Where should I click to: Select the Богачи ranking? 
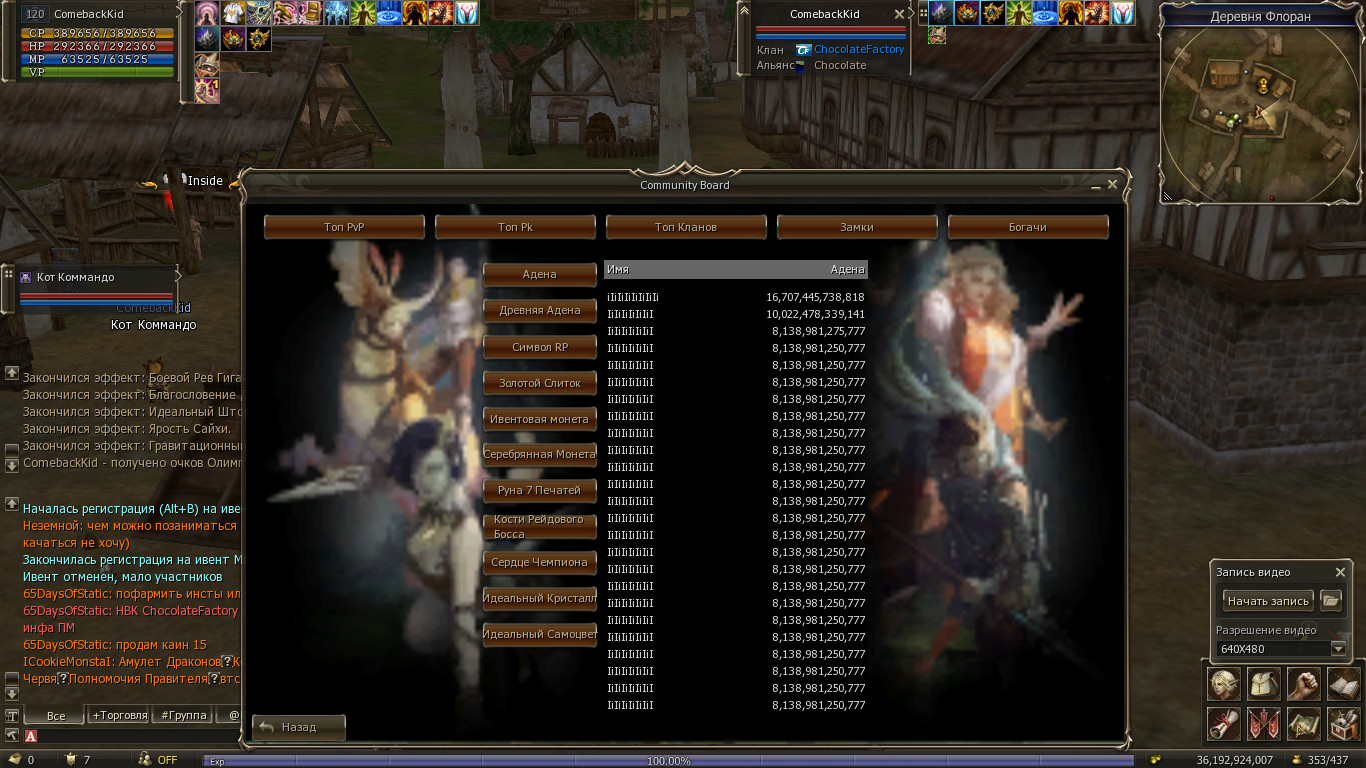tap(1028, 227)
